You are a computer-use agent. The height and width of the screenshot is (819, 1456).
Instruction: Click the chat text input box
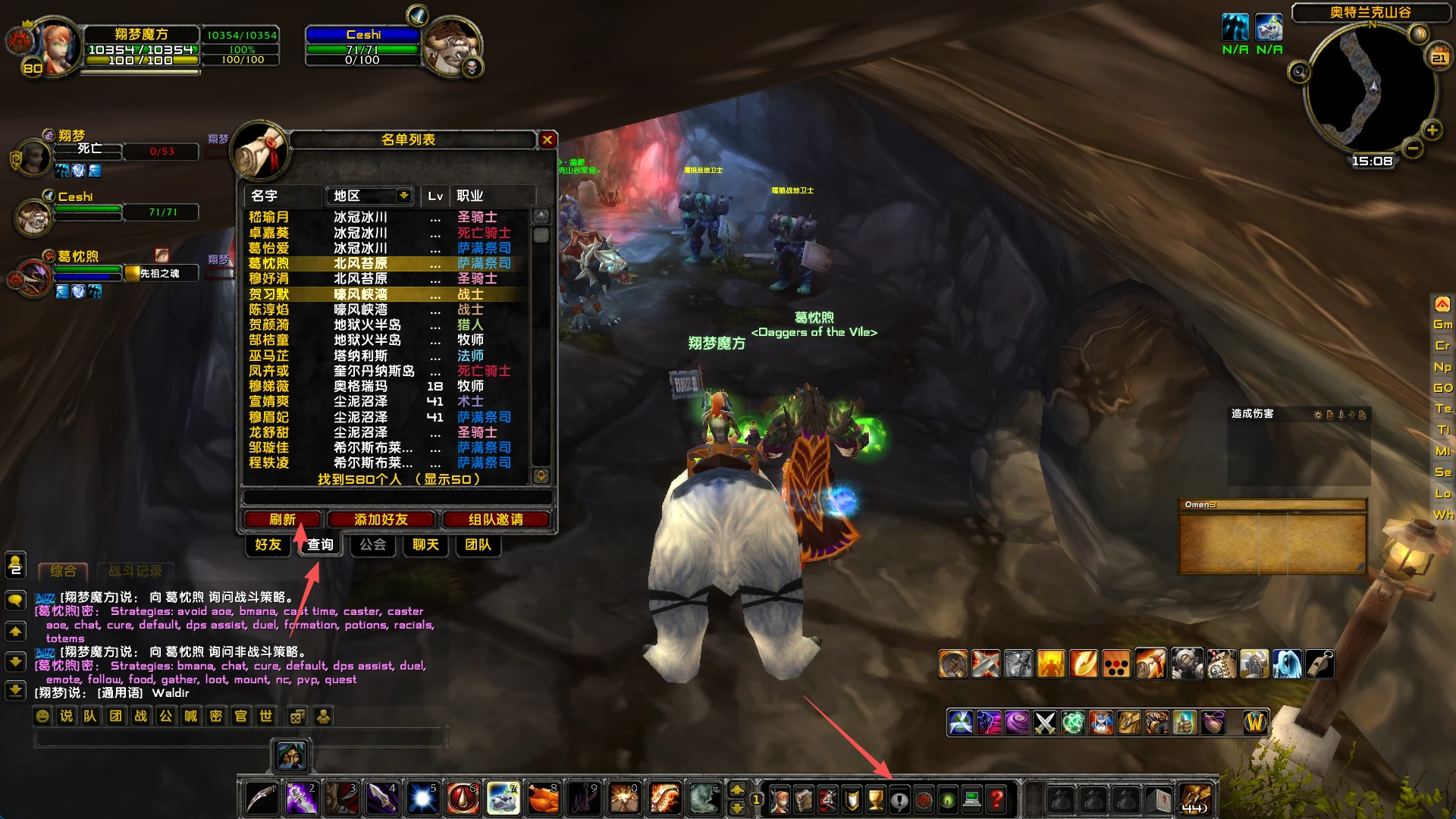coord(239,738)
